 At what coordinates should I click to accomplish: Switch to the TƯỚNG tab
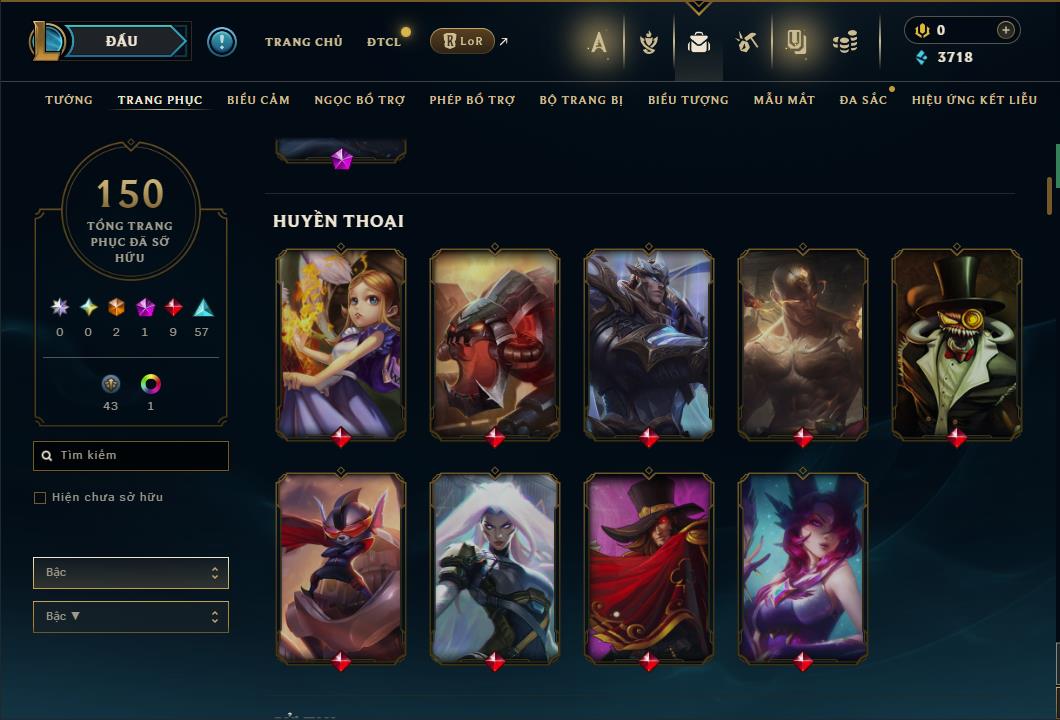point(69,100)
